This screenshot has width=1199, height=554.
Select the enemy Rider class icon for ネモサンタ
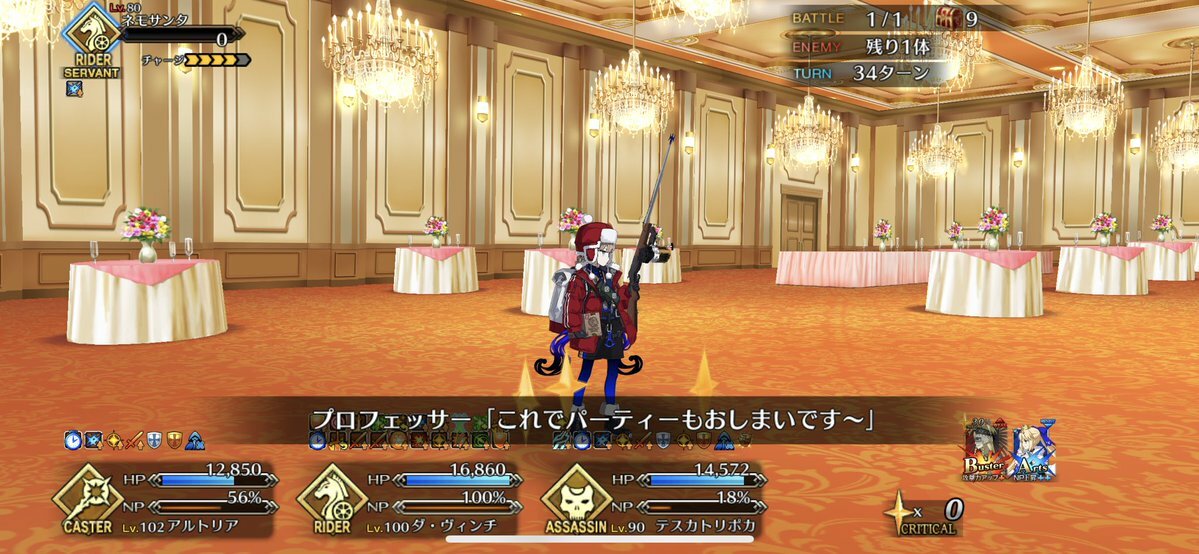tap(91, 40)
